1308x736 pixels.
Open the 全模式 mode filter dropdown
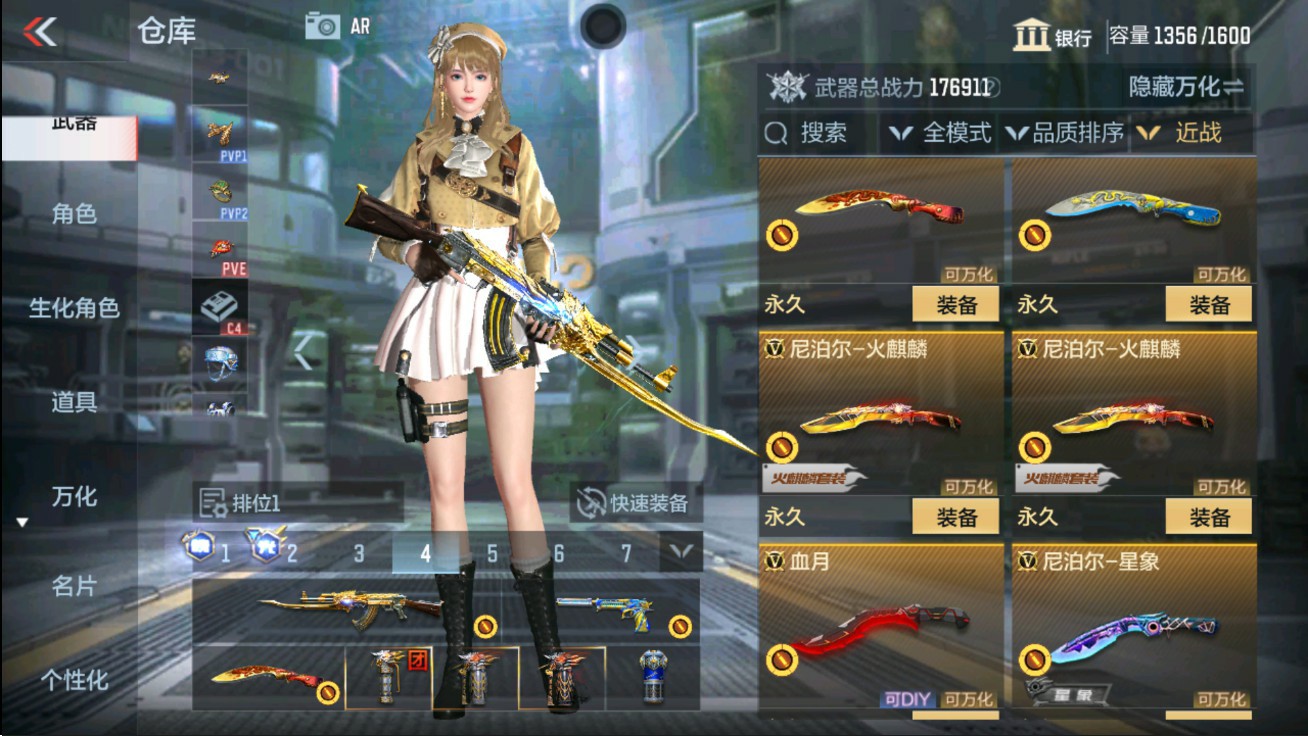945,132
